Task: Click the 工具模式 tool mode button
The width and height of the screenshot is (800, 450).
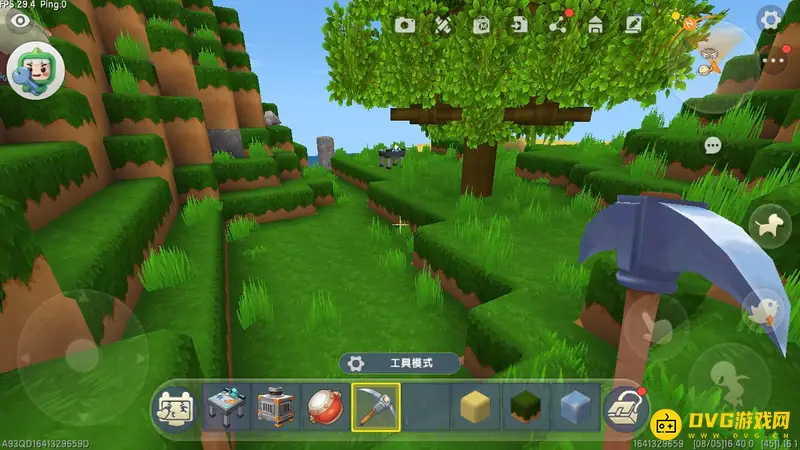Action: pos(400,364)
